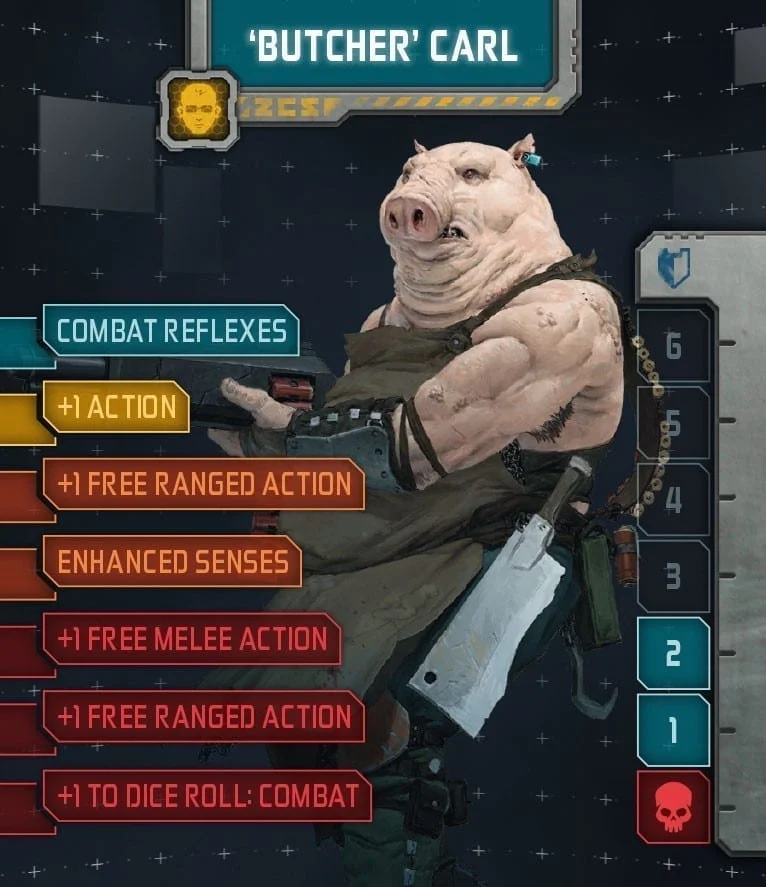Viewport: 766px width, 887px height.
Task: Choose the Enhanced Senses skill
Action: [x=172, y=562]
